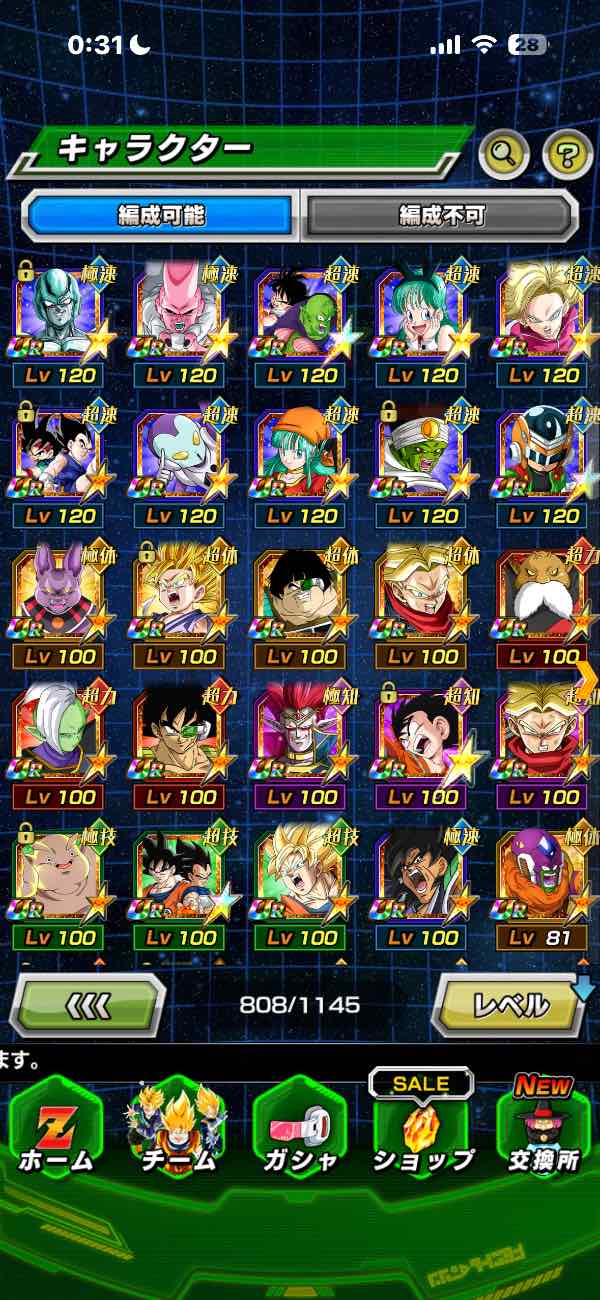Open the ガシャ summon menu

point(299,1132)
